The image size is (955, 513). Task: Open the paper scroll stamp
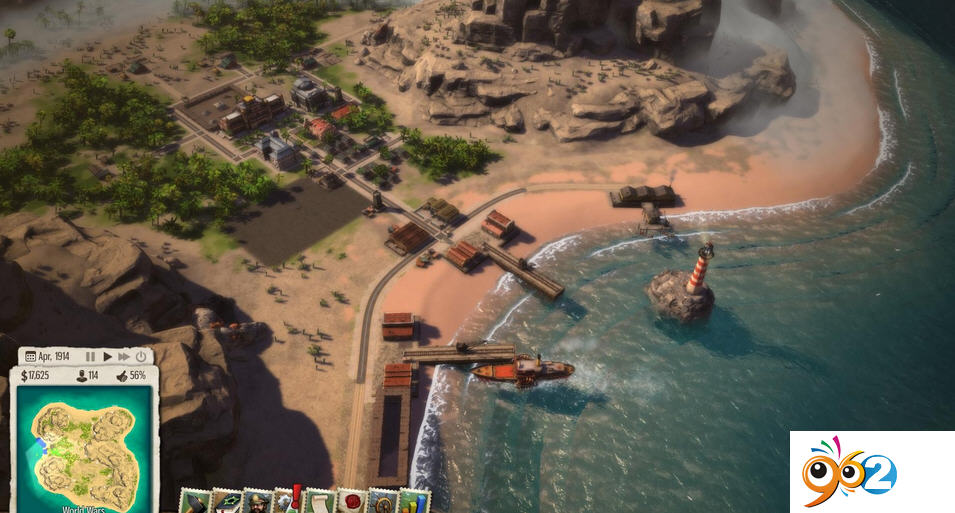pos(318,502)
